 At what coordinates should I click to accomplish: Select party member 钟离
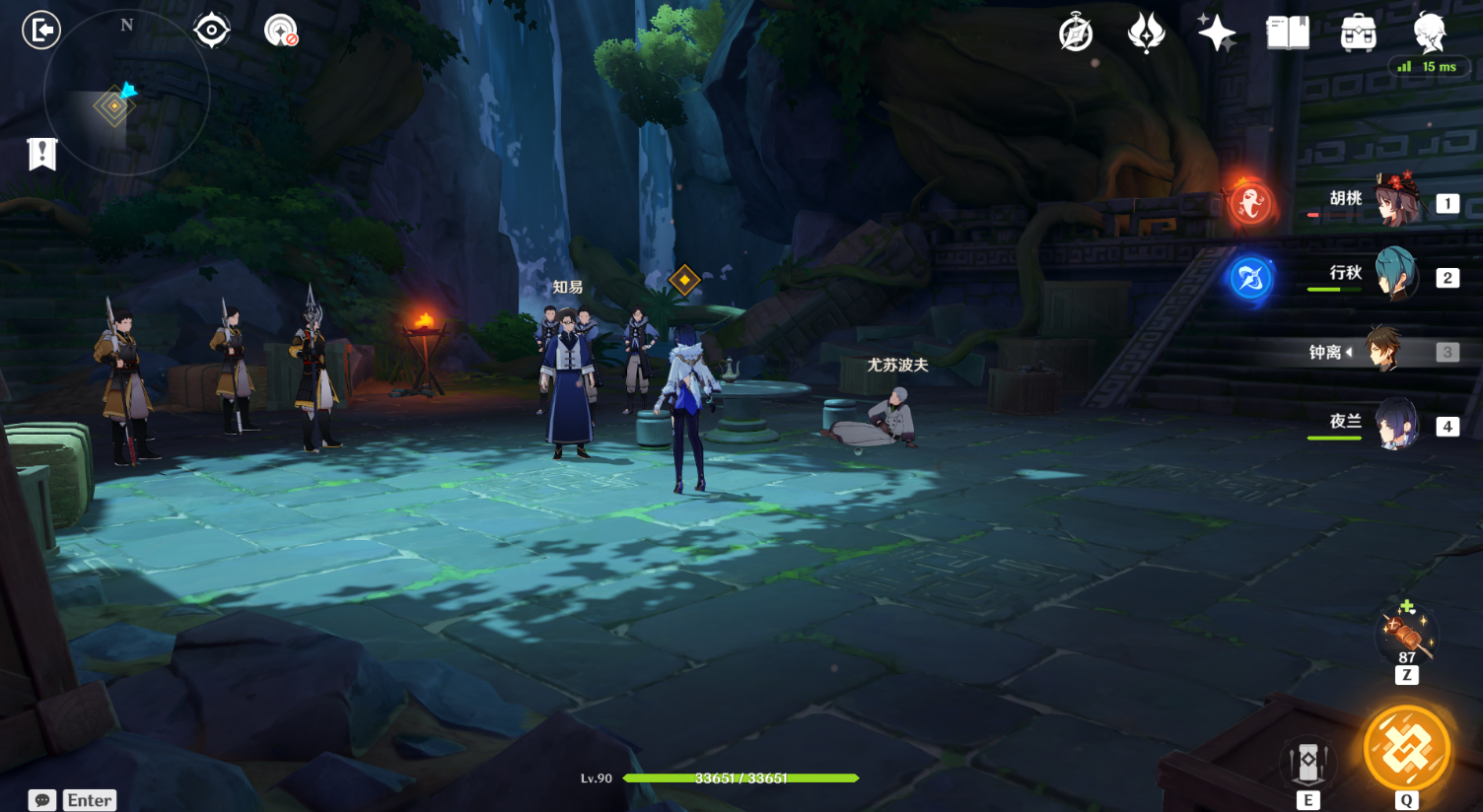[1384, 350]
